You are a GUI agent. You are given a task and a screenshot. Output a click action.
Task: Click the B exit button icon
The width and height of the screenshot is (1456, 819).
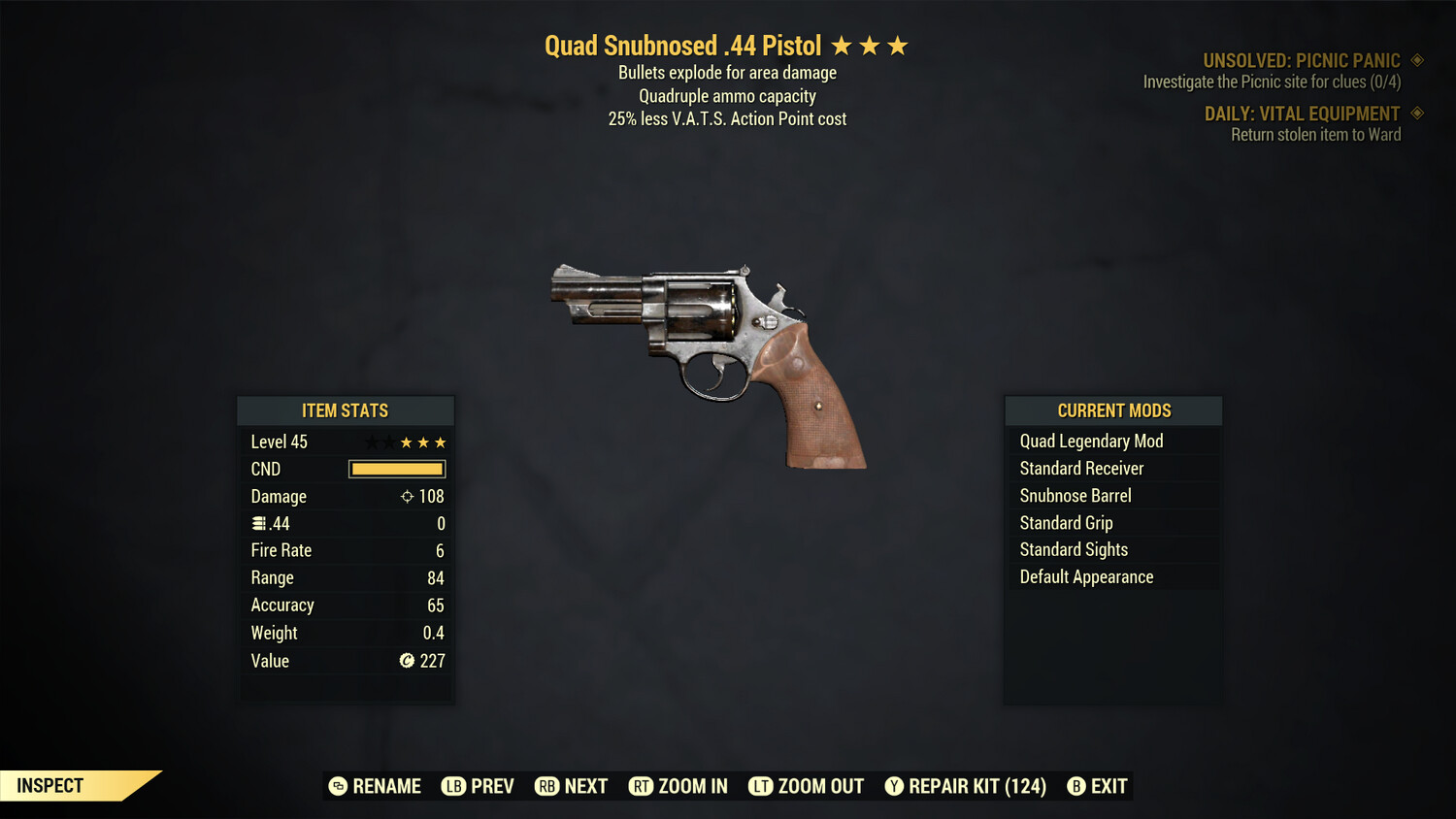tap(1075, 786)
